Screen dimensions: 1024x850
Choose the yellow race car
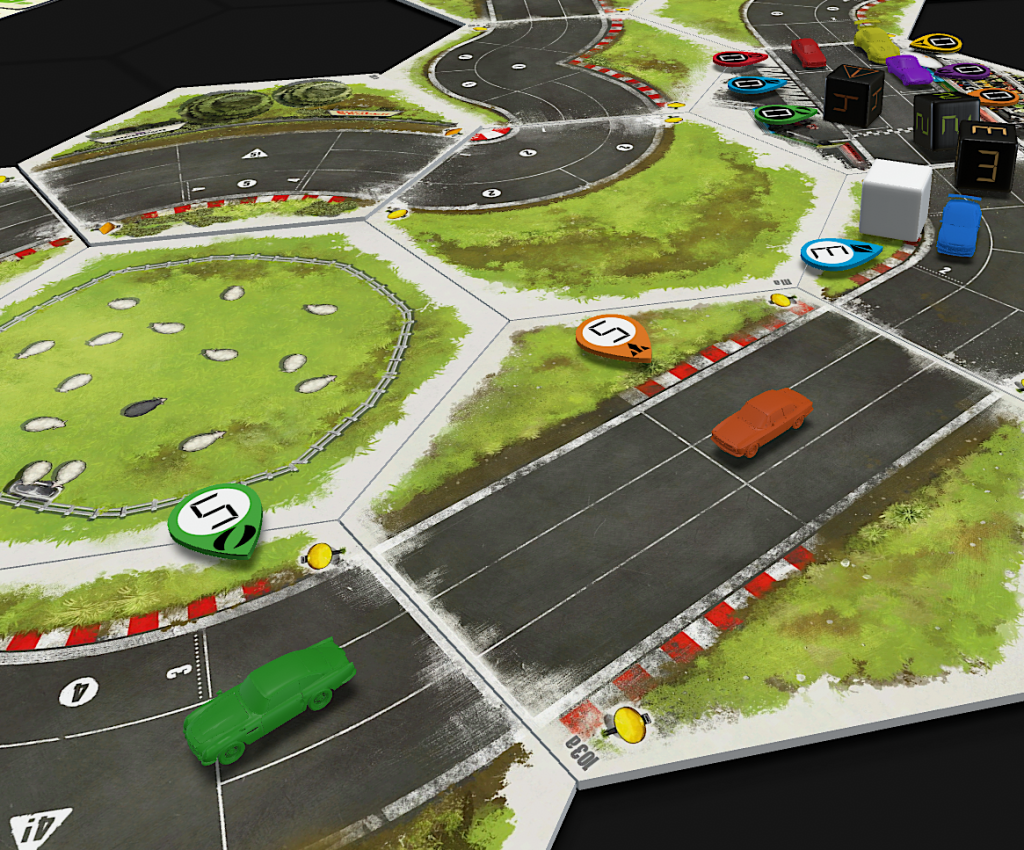pos(876,43)
